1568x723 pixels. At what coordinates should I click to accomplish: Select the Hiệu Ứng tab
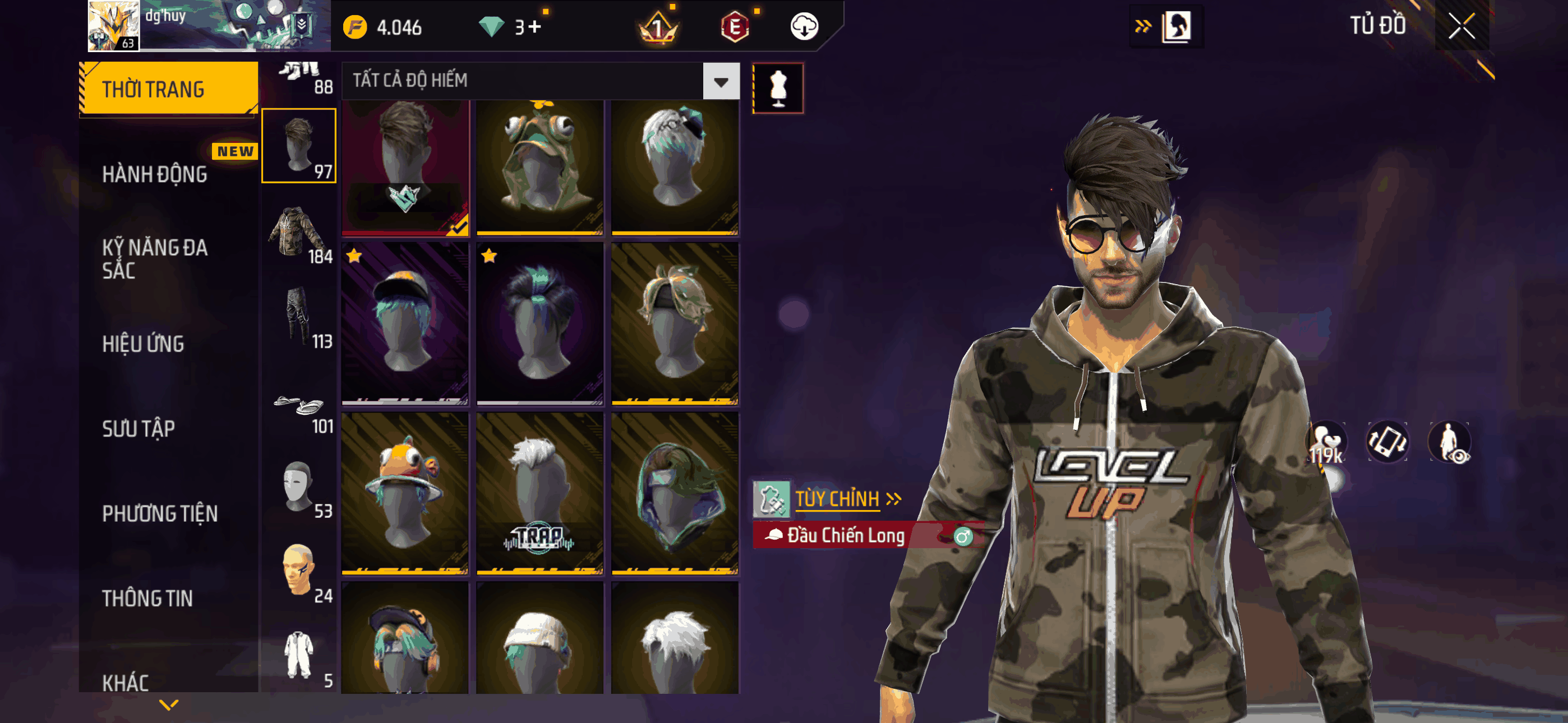click(x=143, y=344)
